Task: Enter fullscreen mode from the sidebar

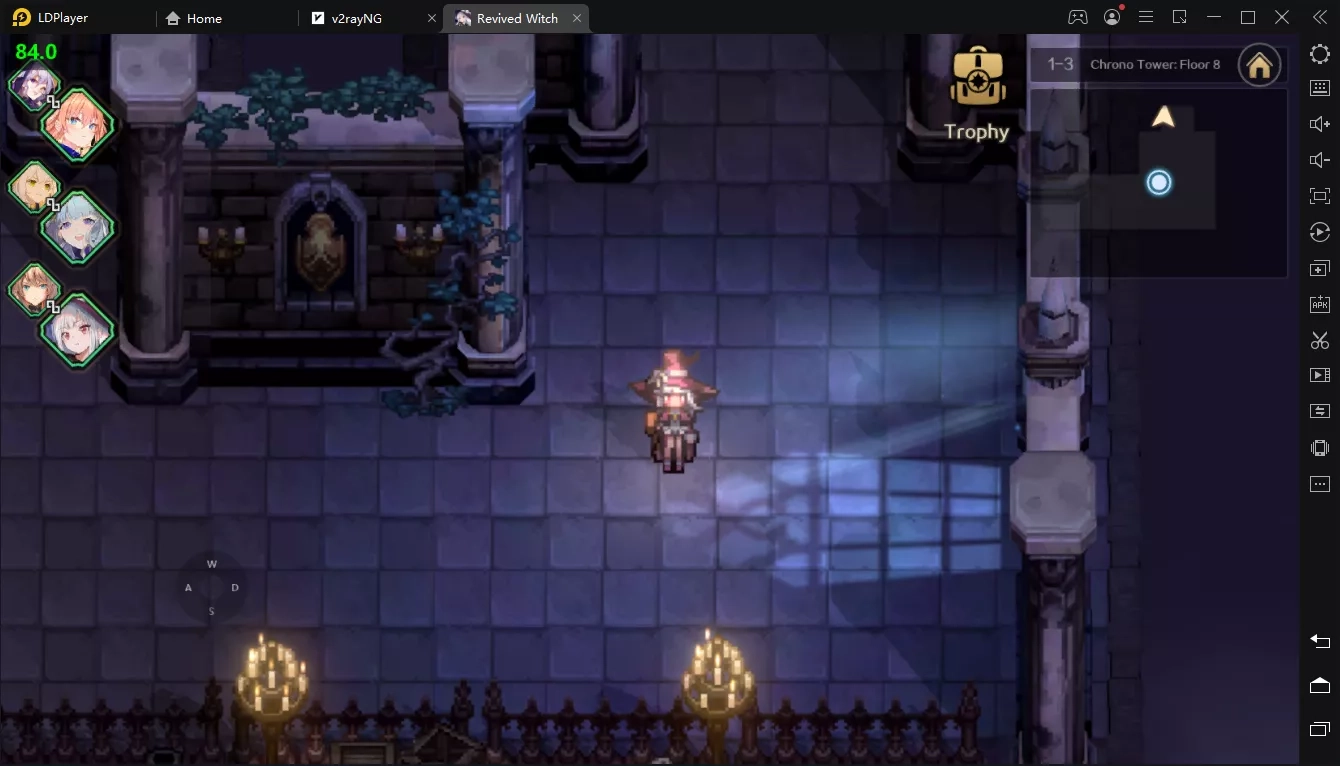Action: (1320, 195)
